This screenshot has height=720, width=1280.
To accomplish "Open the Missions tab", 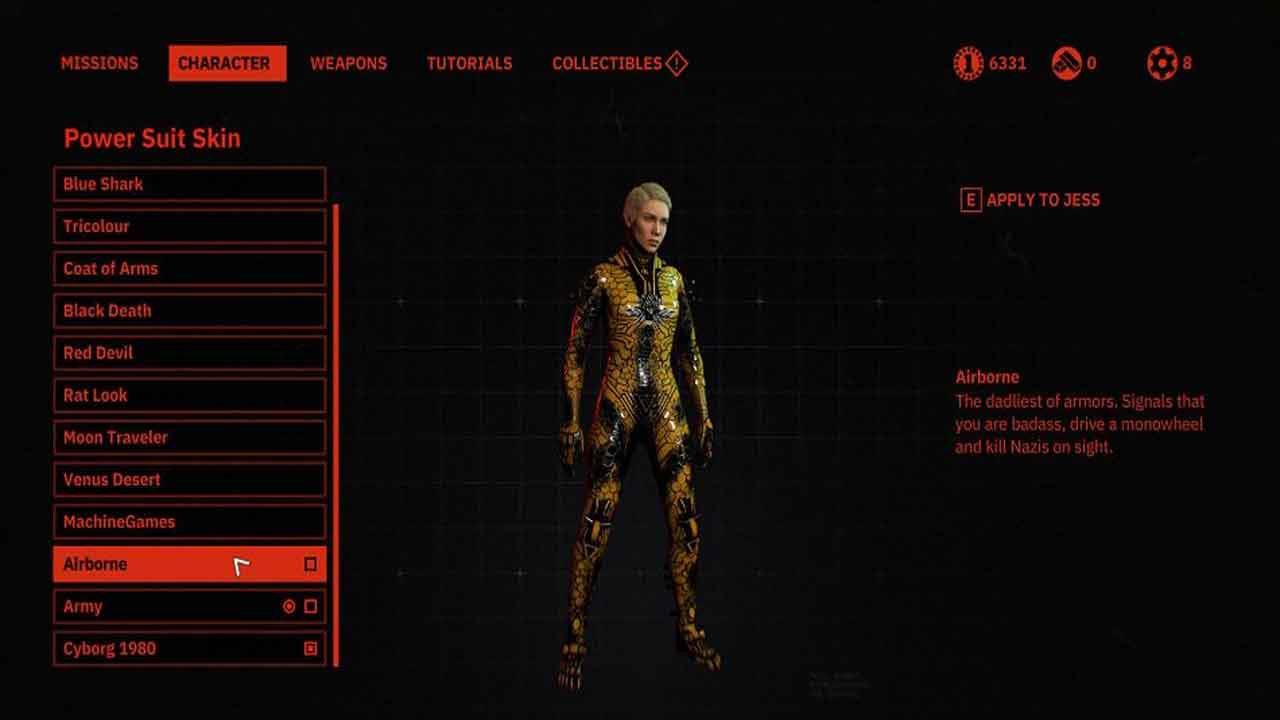I will pos(99,63).
